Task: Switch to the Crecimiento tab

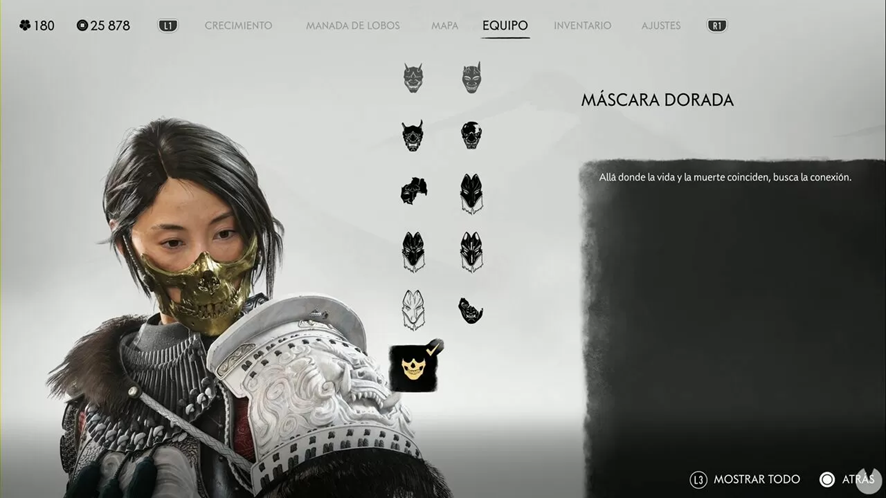Action: point(238,25)
